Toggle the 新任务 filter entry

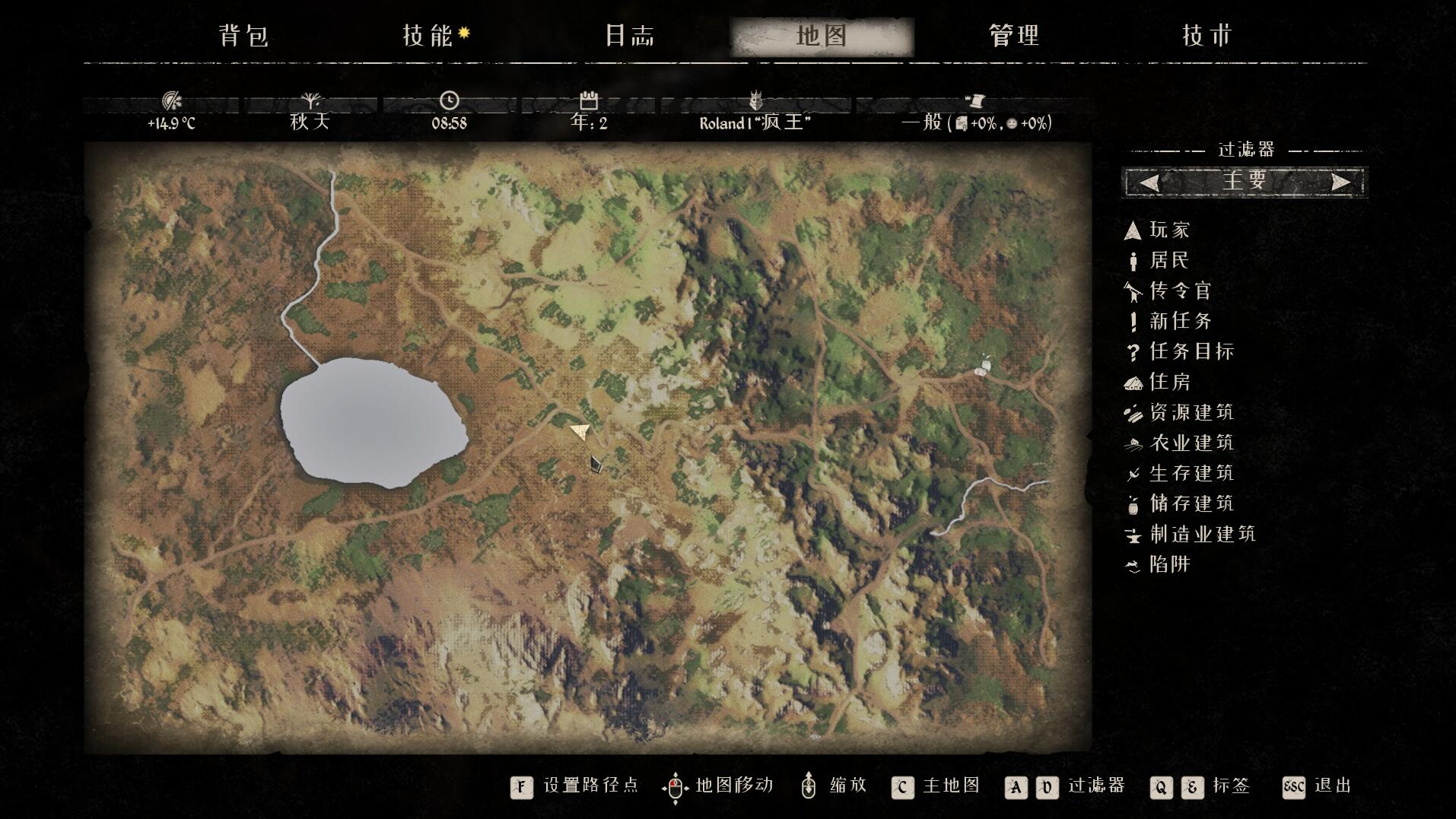pos(1179,321)
